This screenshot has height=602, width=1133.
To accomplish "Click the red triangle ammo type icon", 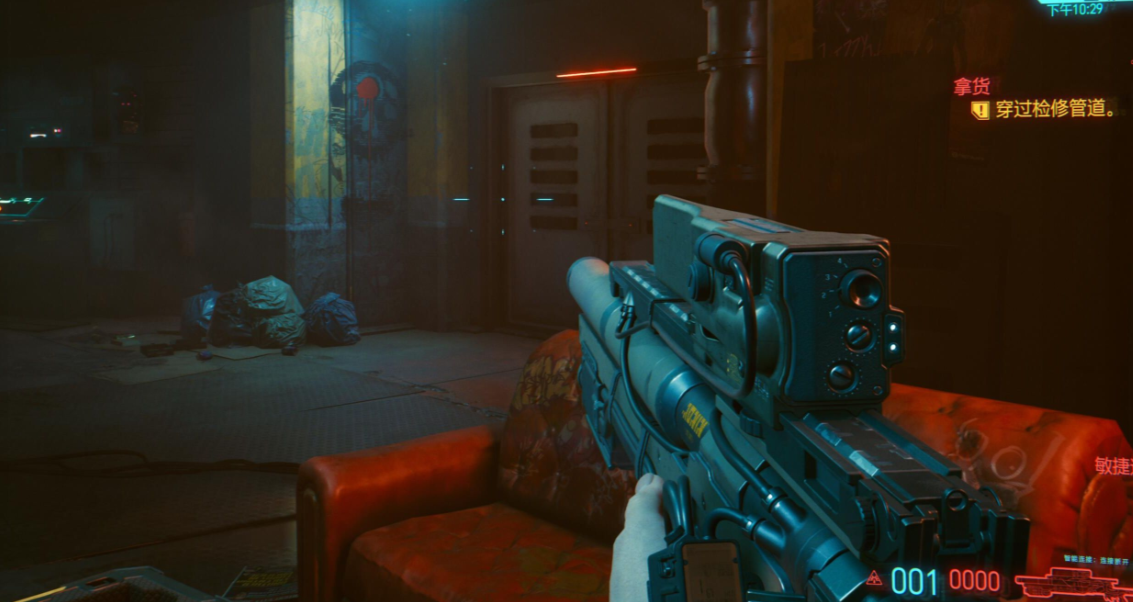I will coord(875,578).
